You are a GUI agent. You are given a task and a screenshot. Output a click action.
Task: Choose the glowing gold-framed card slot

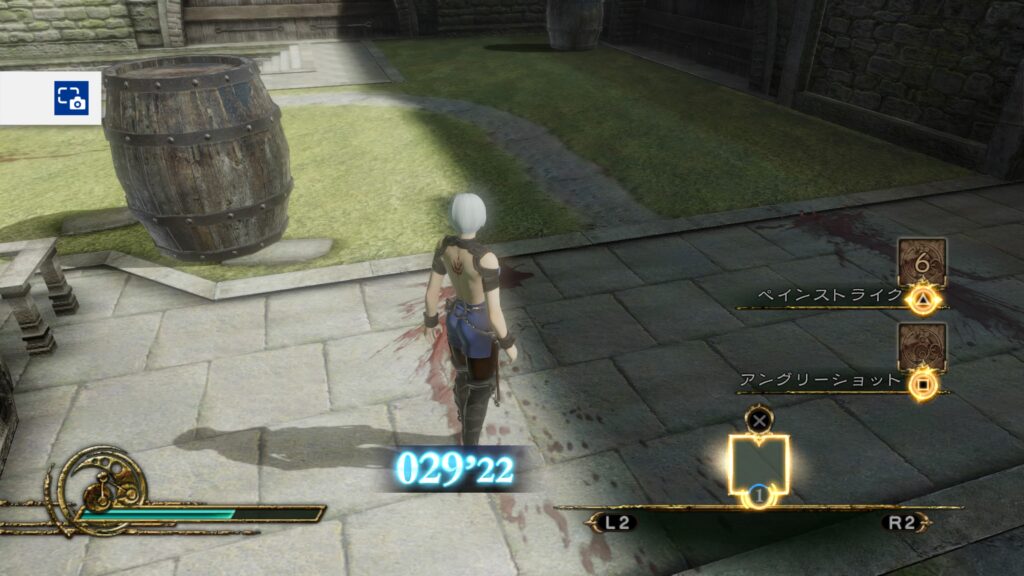pos(758,464)
